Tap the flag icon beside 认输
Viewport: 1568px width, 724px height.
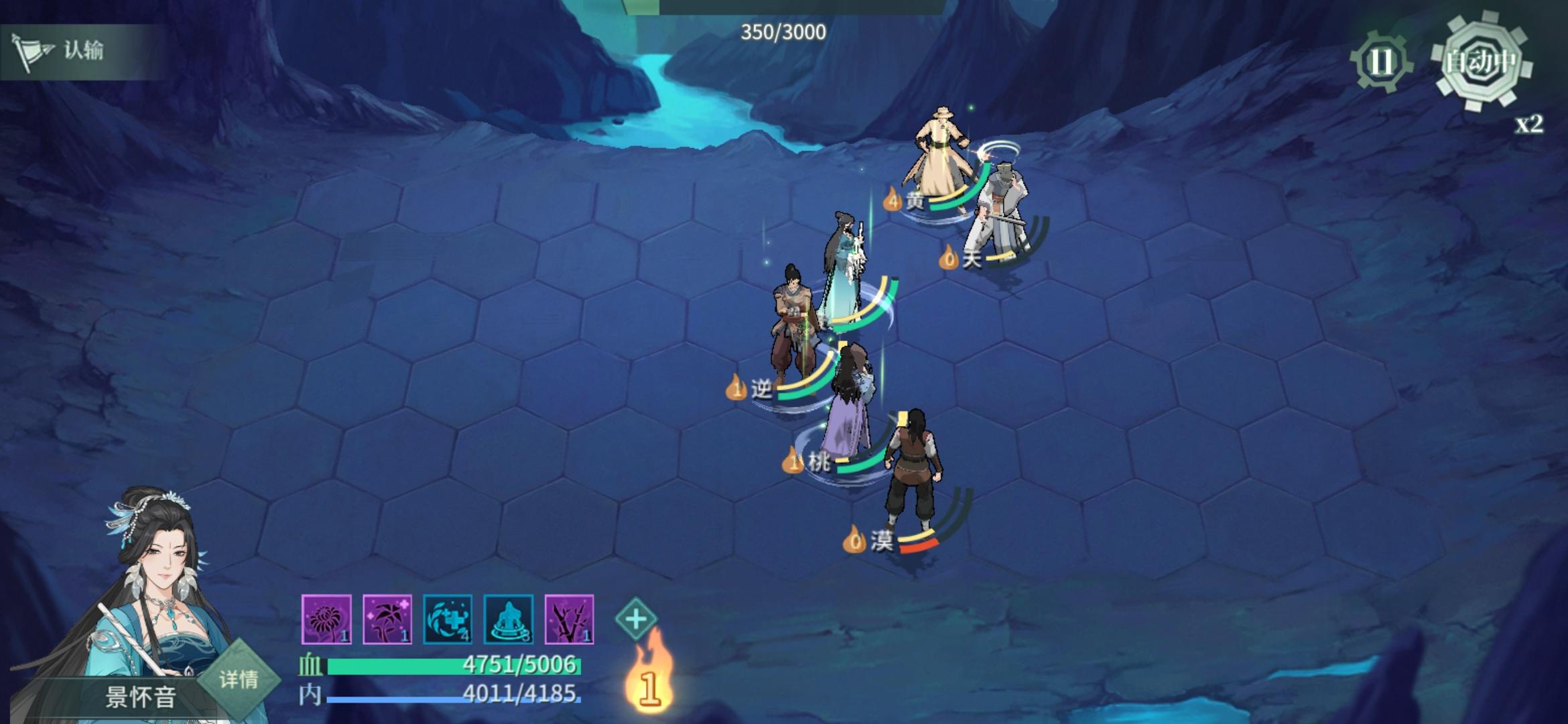(35, 50)
